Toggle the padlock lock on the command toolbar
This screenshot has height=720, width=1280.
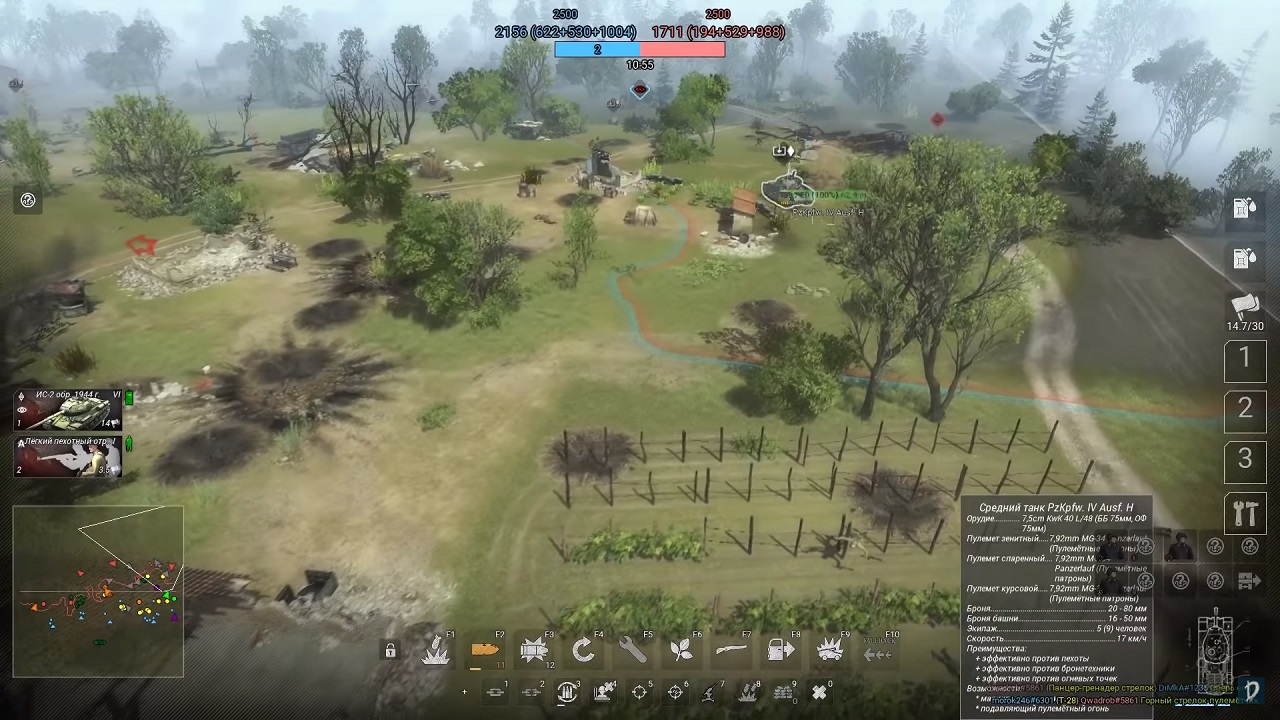pyautogui.click(x=390, y=651)
